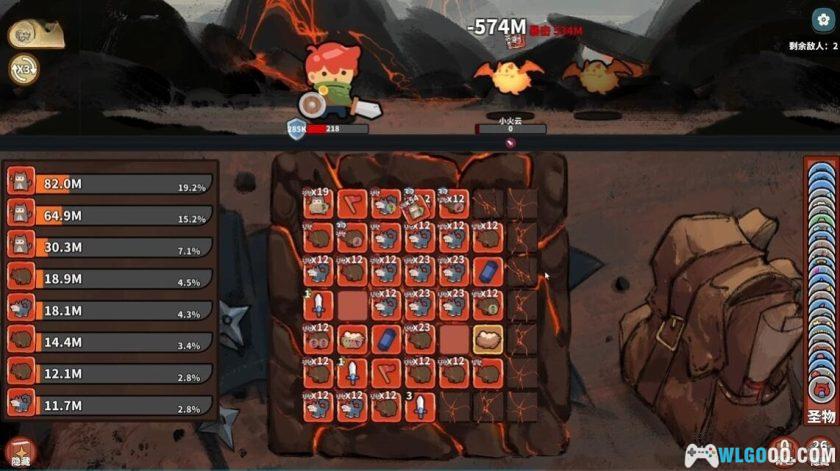Select the 11.7M damage row
Viewport: 840px width, 471px height.
(x=112, y=405)
